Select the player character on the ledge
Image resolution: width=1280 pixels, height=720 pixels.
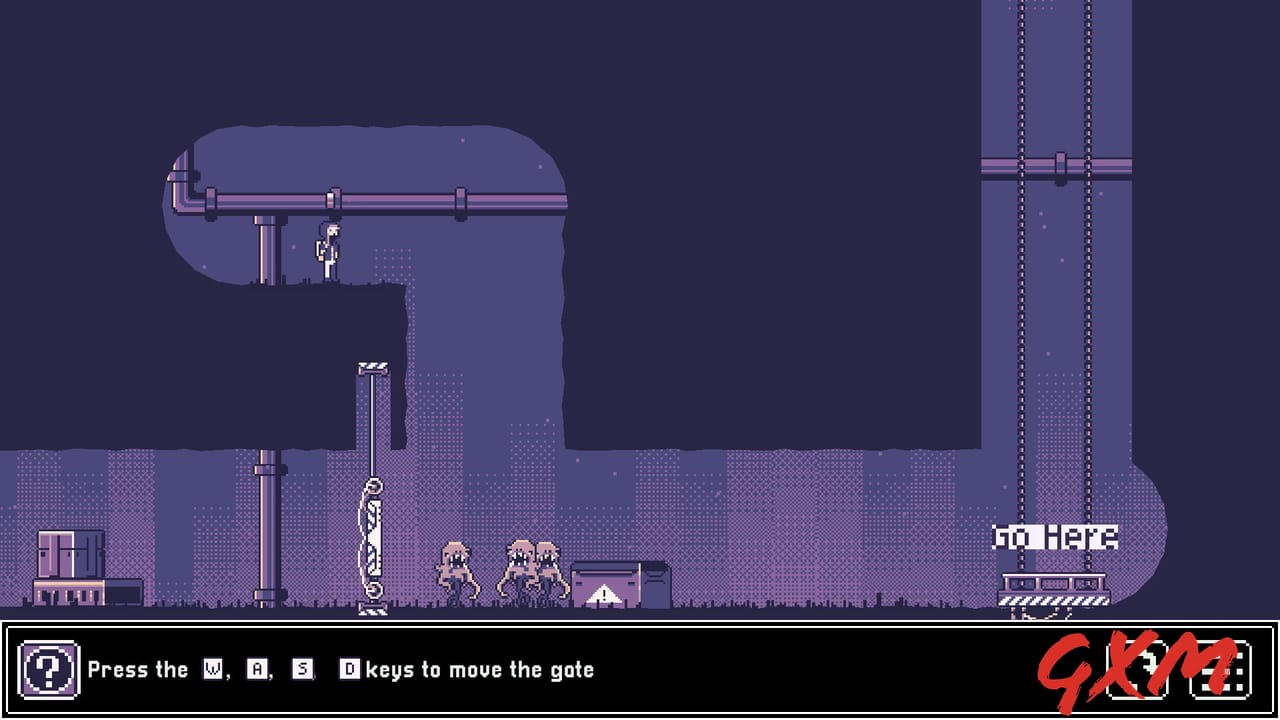click(x=325, y=250)
